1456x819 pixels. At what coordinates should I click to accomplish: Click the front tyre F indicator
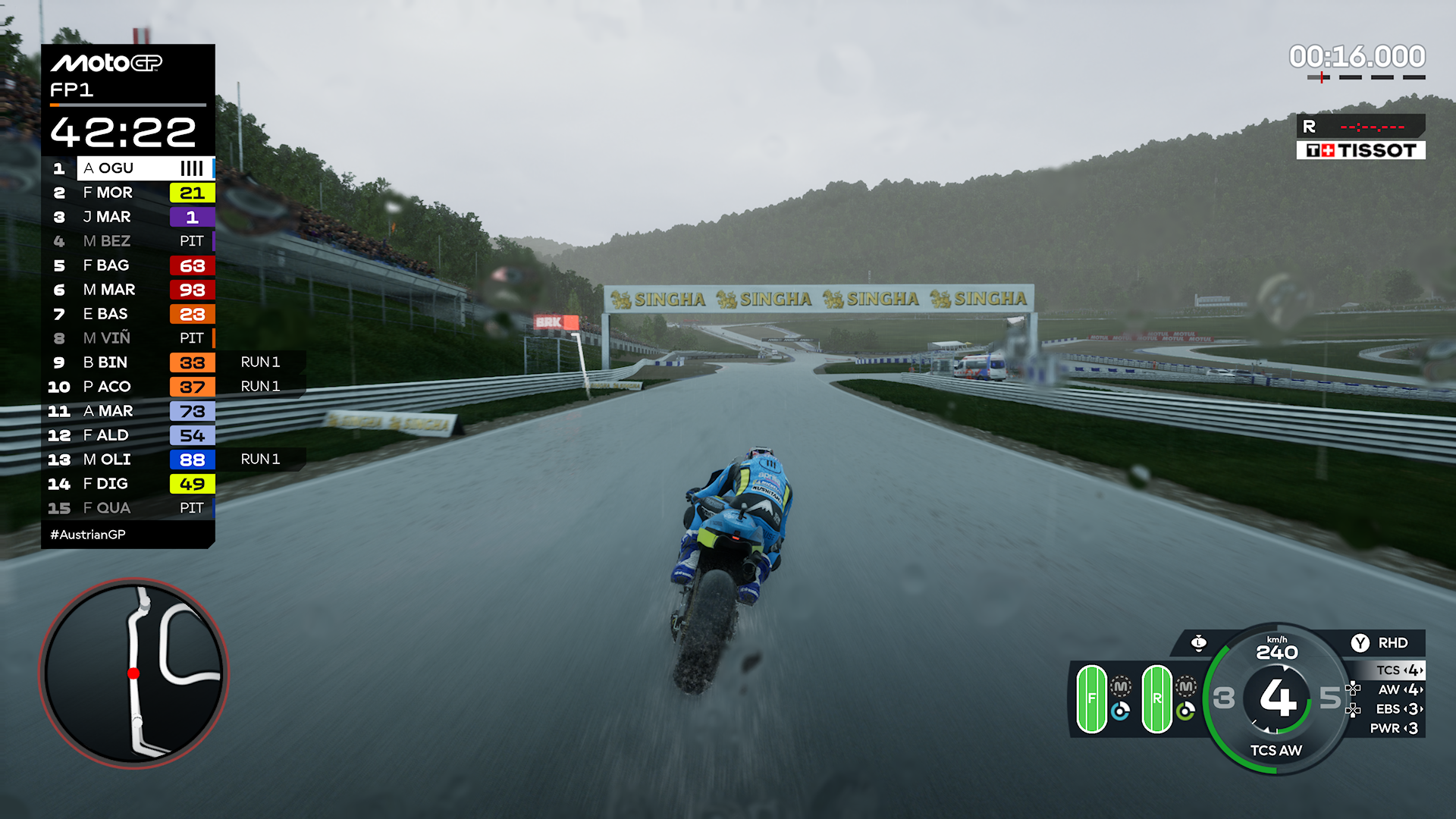[1092, 698]
